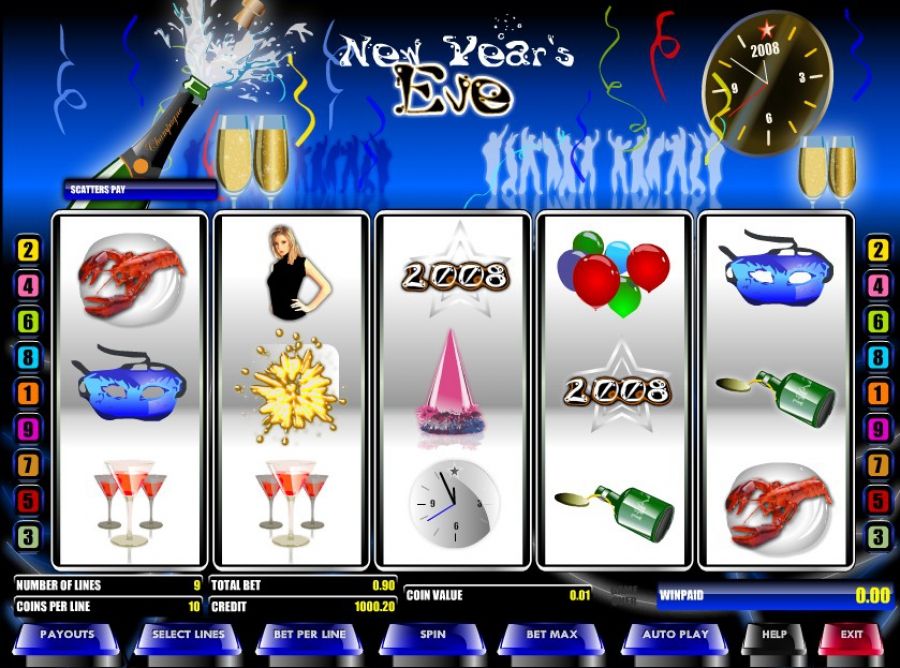Place the maximum bet with Bet Max
Viewport: 900px width, 668px height.
click(x=553, y=635)
